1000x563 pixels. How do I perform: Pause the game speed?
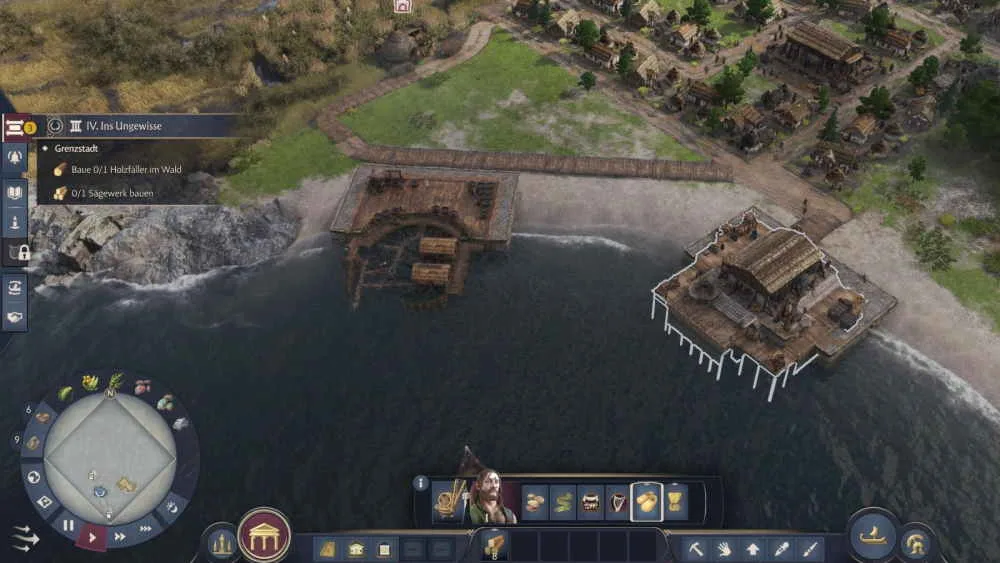[68, 524]
